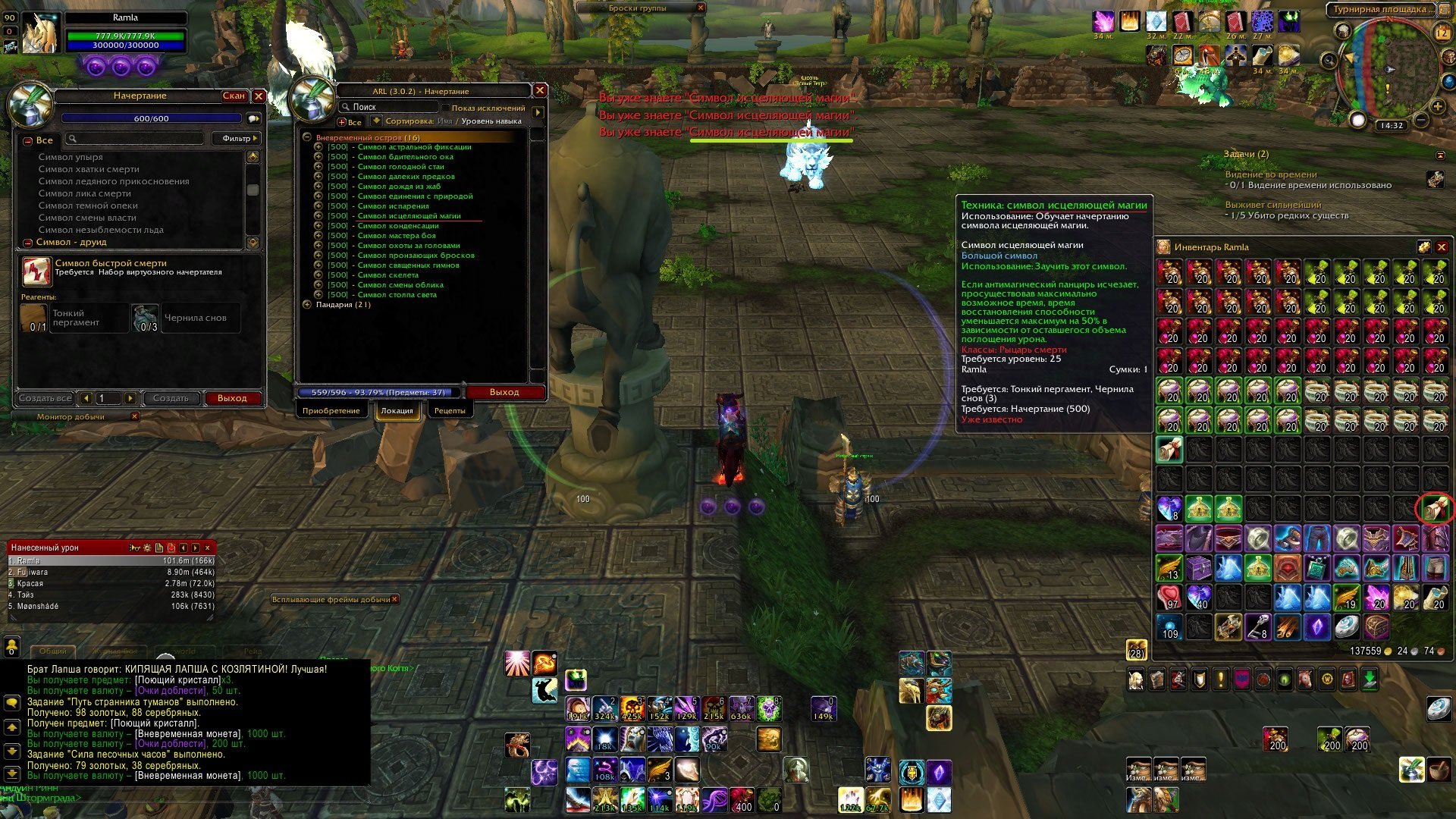
Task: Click the Скан button
Action: [x=234, y=96]
